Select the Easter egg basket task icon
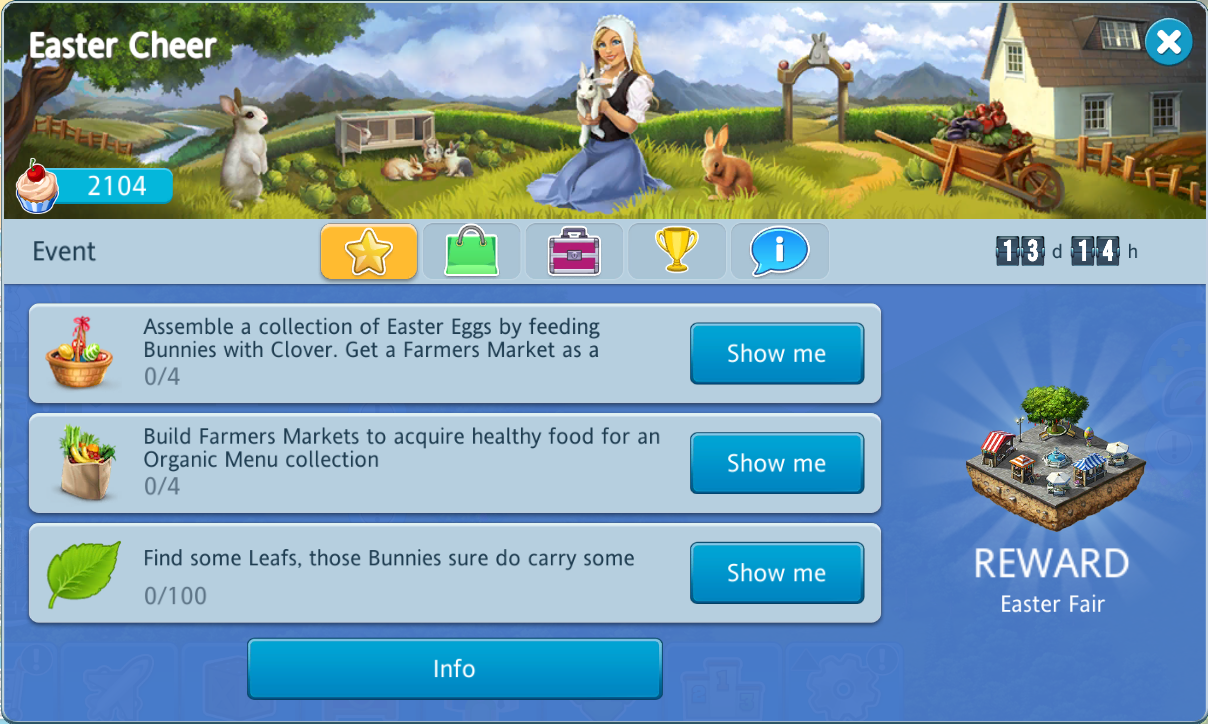The height and width of the screenshot is (724, 1208). pos(79,353)
